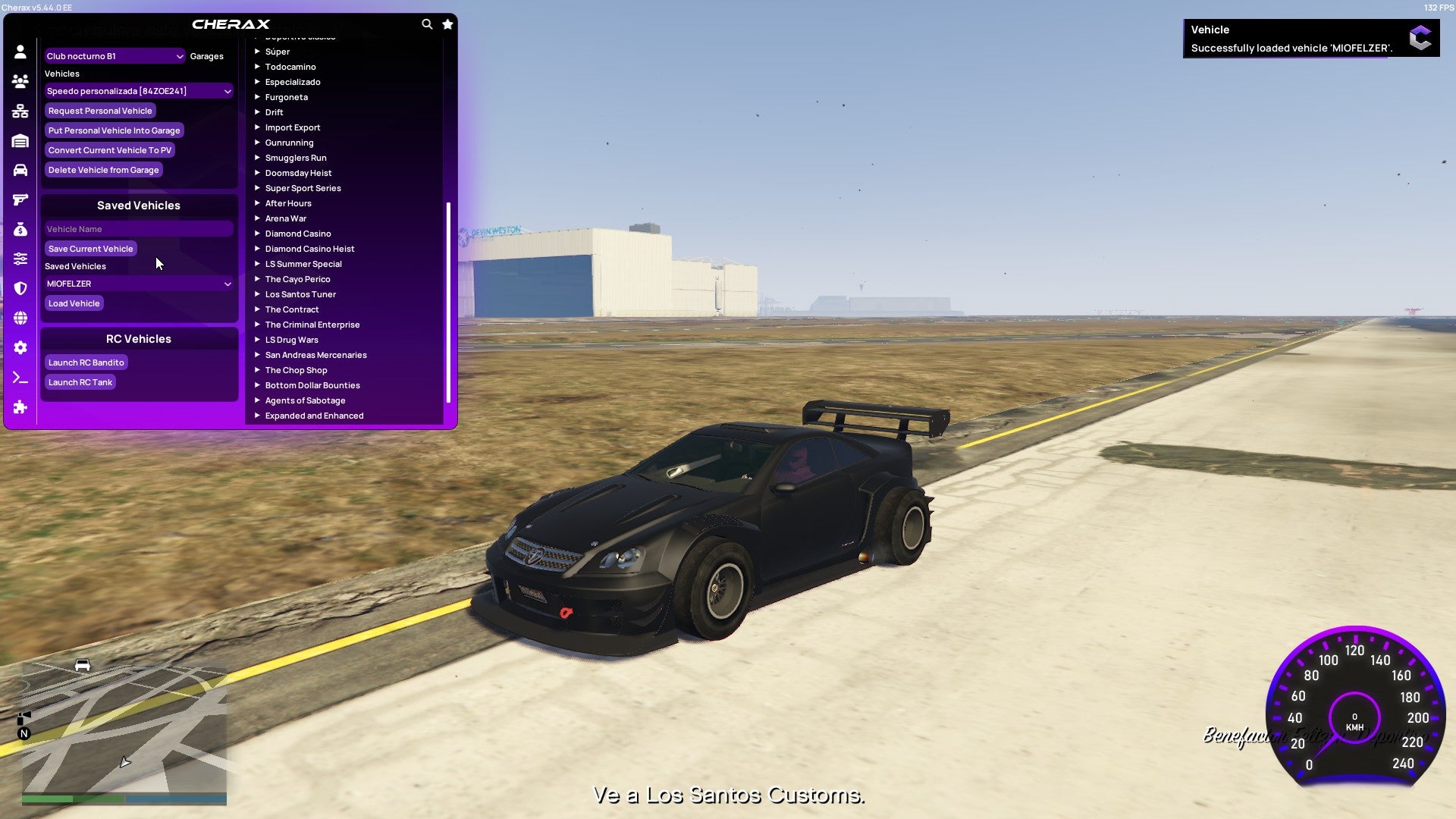Select the Weapons gun icon
The image size is (1456, 819).
(x=20, y=199)
